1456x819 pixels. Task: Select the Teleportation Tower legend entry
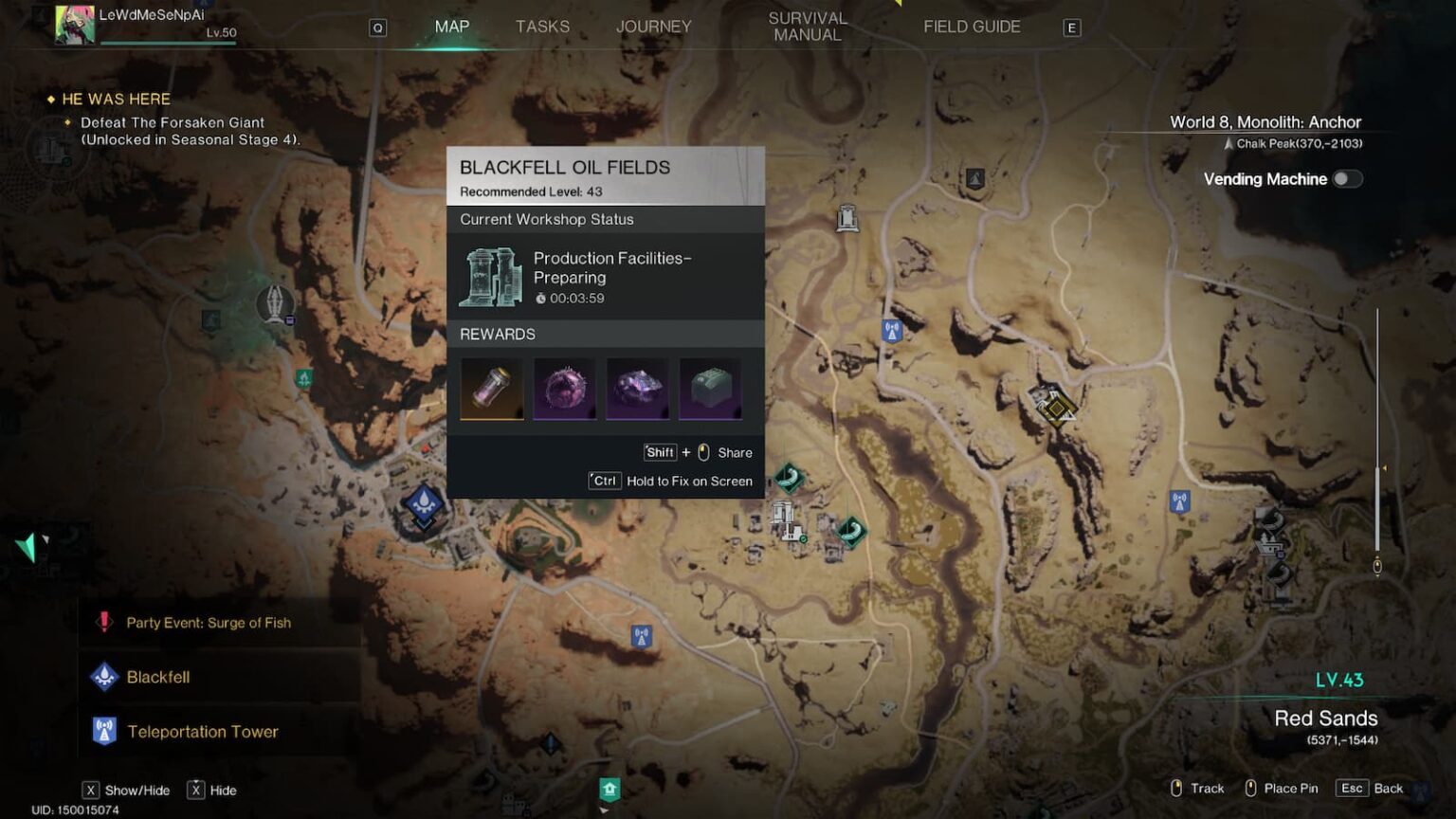point(202,732)
